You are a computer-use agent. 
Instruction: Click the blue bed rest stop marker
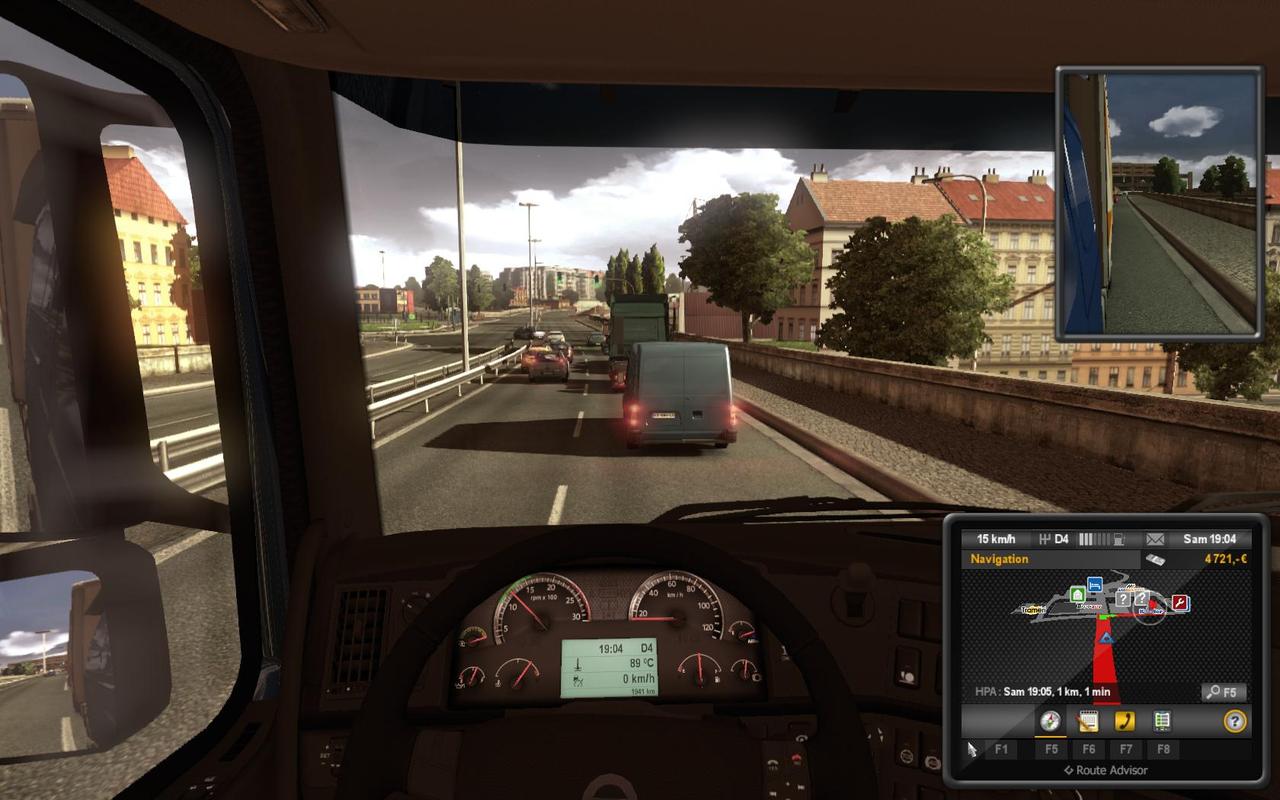[1096, 585]
